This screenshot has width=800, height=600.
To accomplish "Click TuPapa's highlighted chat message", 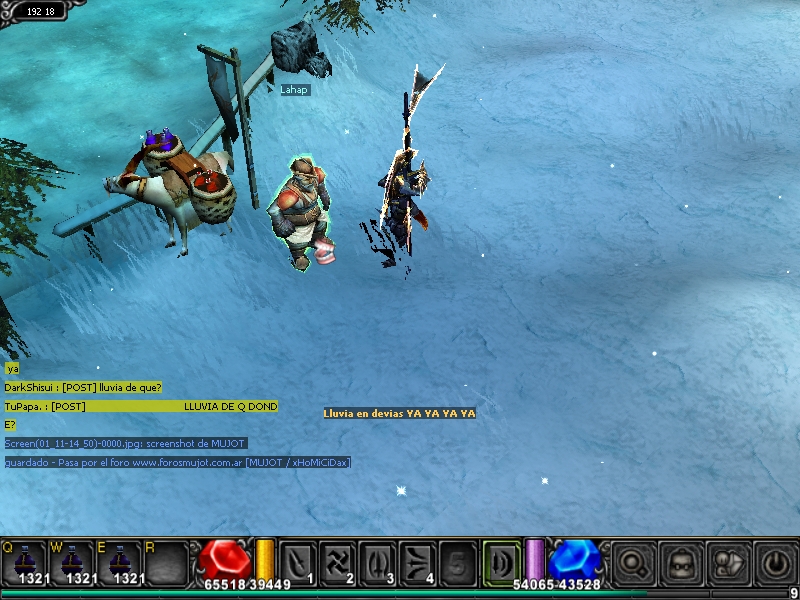I will pos(141,406).
